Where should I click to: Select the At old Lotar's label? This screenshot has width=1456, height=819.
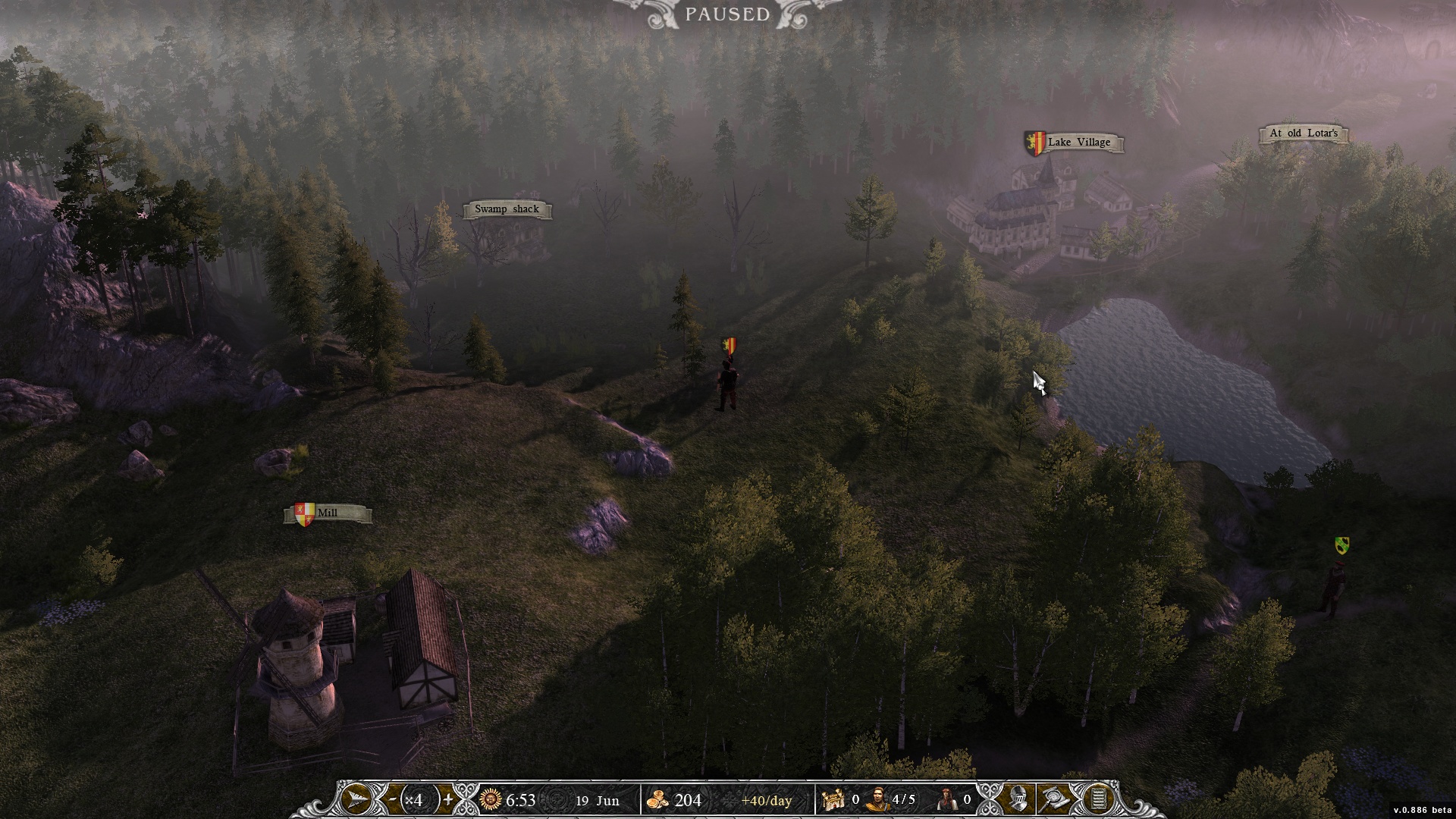1303,133
